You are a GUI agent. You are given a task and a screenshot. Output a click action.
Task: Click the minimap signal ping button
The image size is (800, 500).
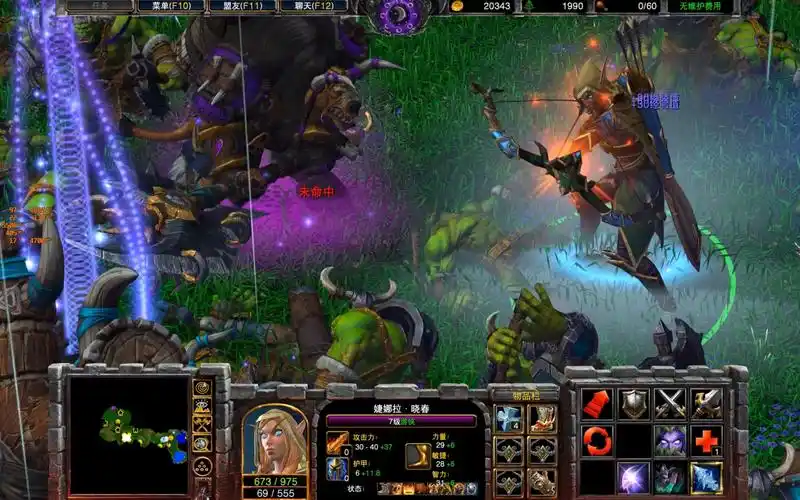pyautogui.click(x=203, y=387)
